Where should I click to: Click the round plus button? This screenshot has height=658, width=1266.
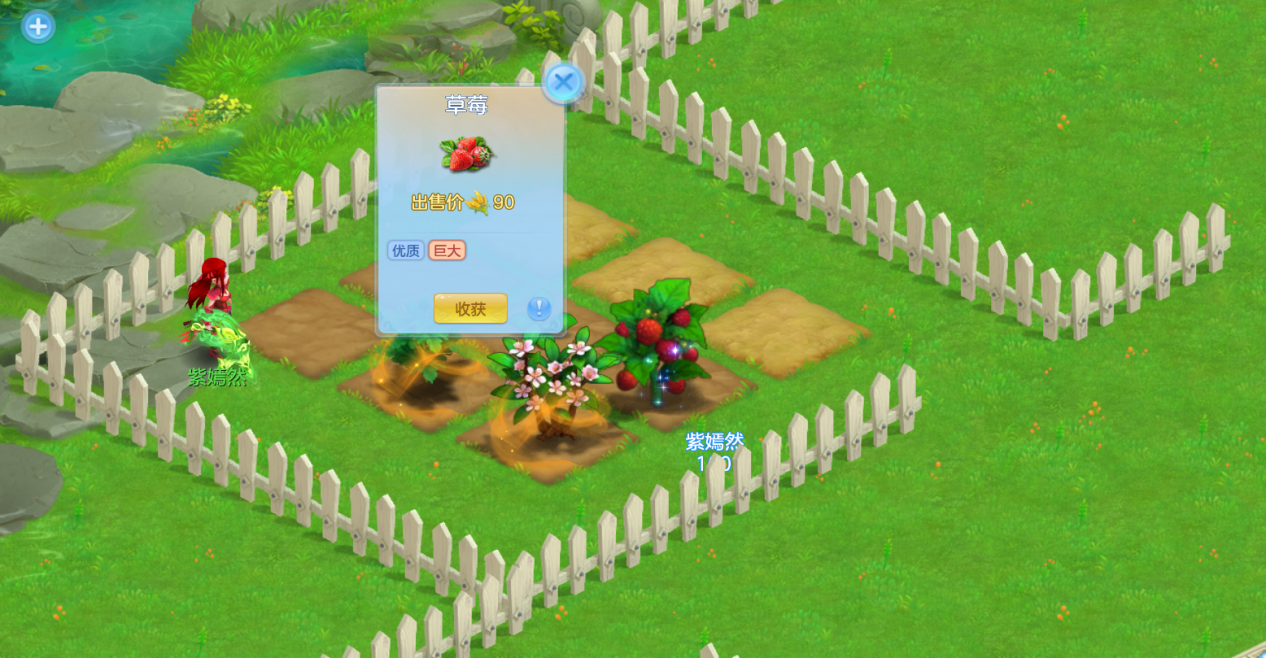tap(38, 26)
